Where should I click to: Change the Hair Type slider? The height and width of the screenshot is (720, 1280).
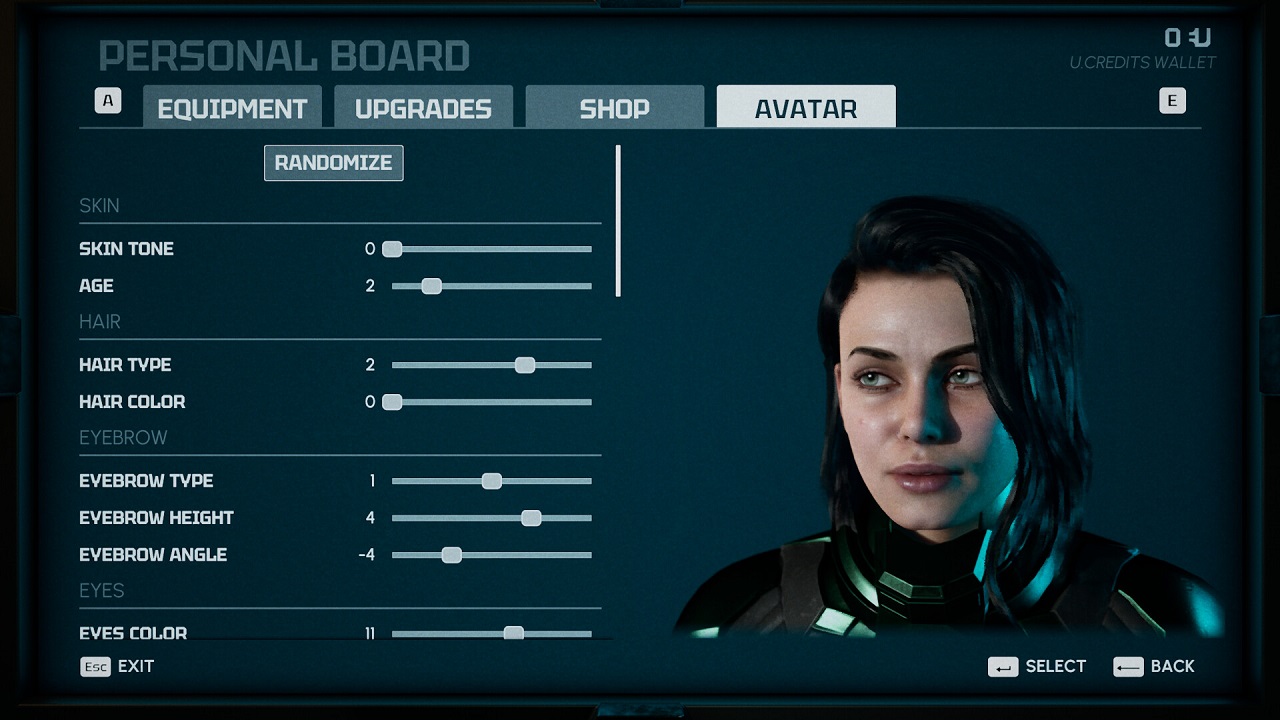[x=525, y=365]
